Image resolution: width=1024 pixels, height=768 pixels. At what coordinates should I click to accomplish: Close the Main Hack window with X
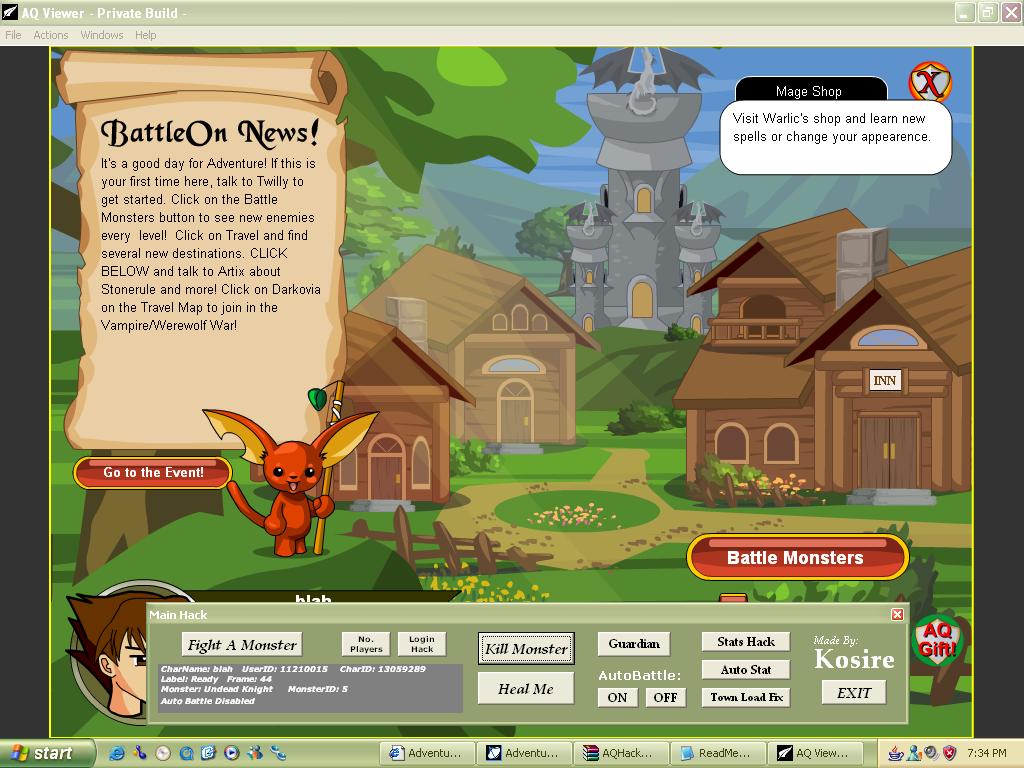click(897, 615)
